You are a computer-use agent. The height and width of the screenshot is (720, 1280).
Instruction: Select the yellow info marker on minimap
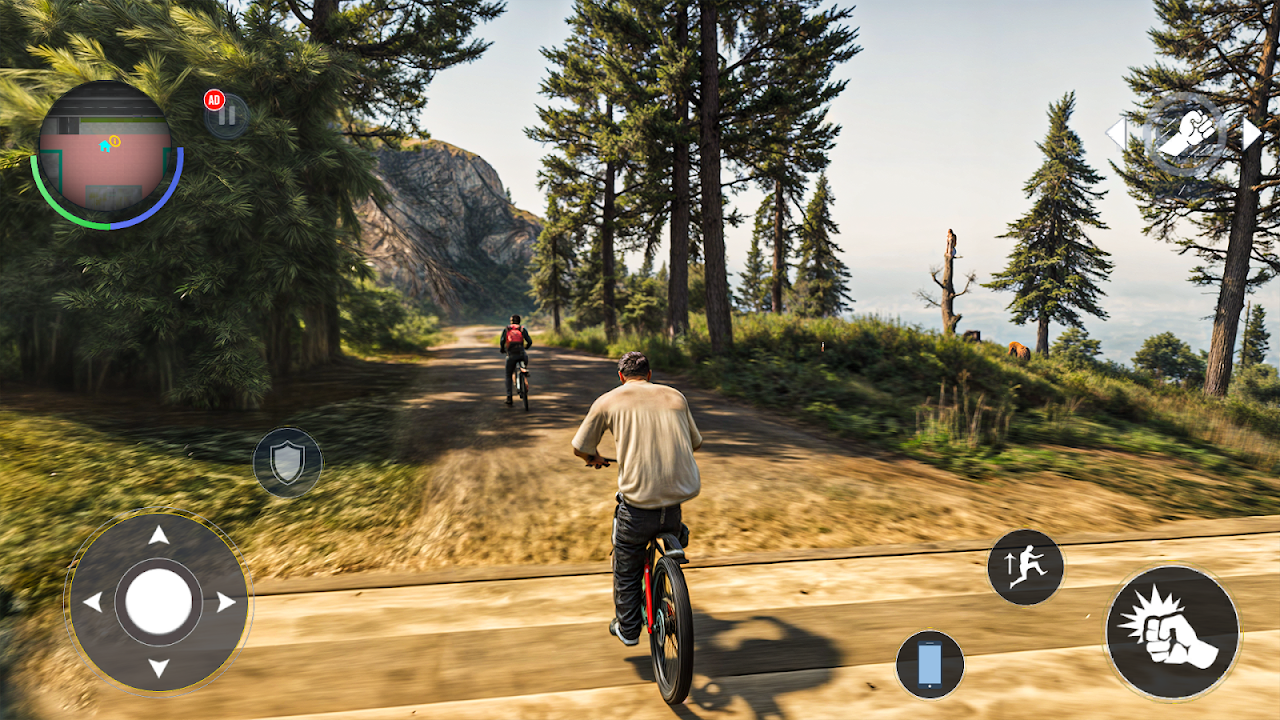tap(115, 141)
